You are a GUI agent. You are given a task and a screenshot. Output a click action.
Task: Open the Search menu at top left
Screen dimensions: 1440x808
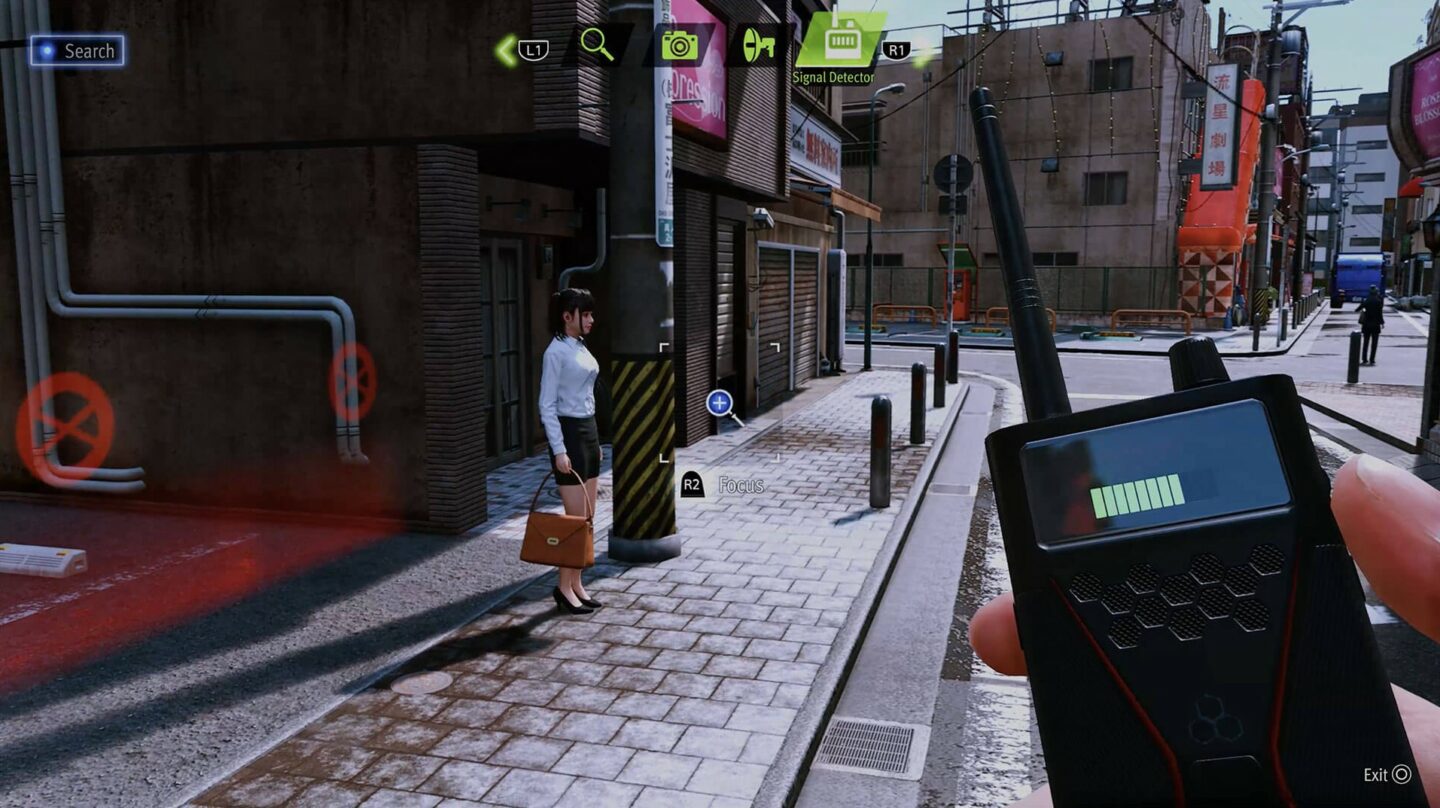click(80, 50)
